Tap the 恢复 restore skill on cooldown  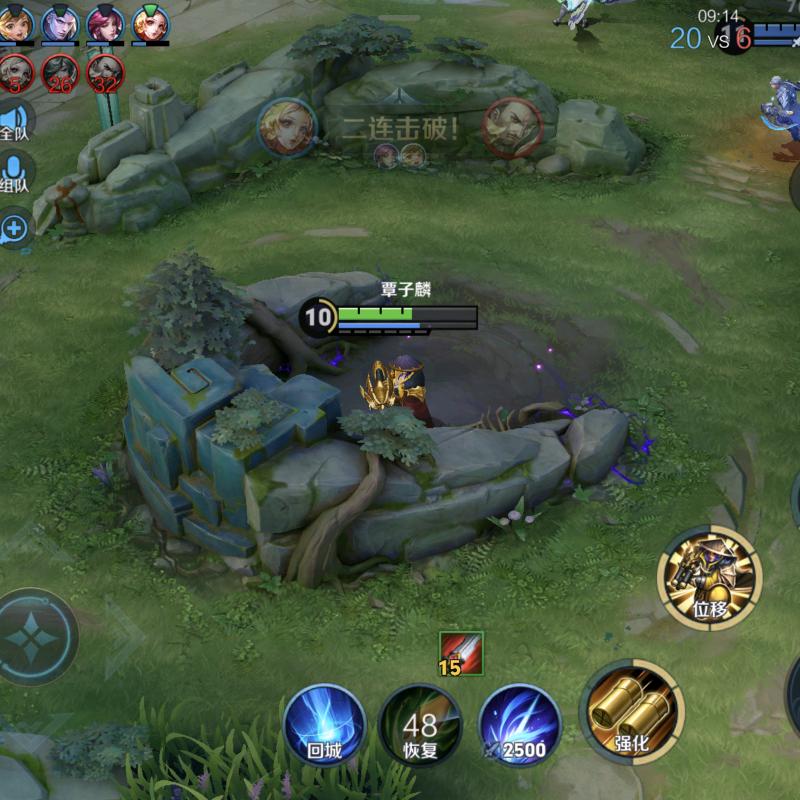click(x=421, y=725)
